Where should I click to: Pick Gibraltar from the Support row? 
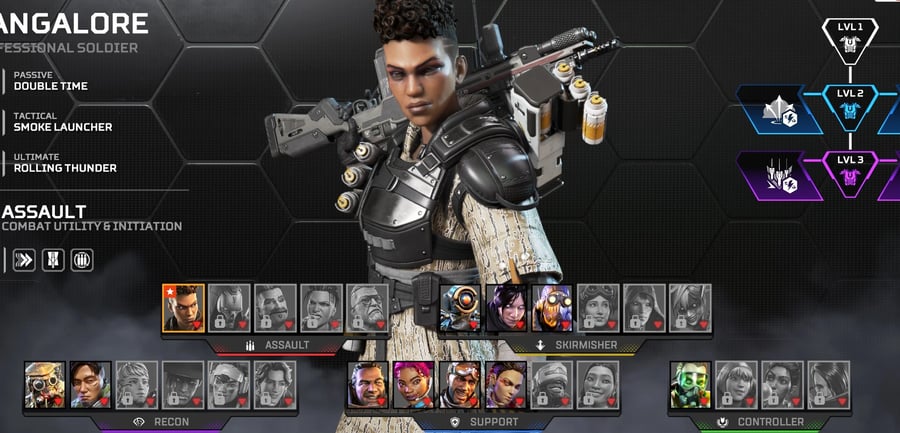(368, 385)
